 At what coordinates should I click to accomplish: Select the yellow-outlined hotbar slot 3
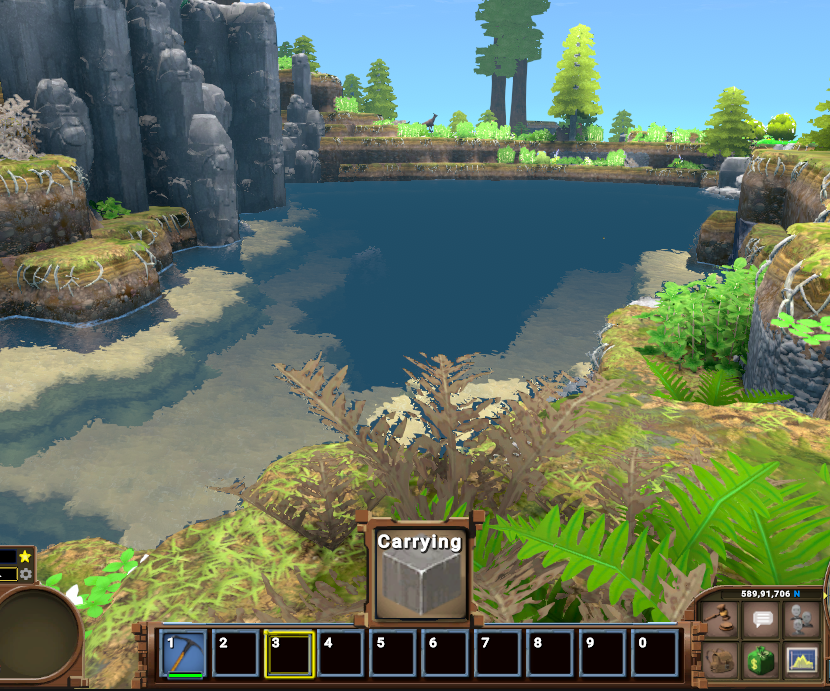click(289, 653)
